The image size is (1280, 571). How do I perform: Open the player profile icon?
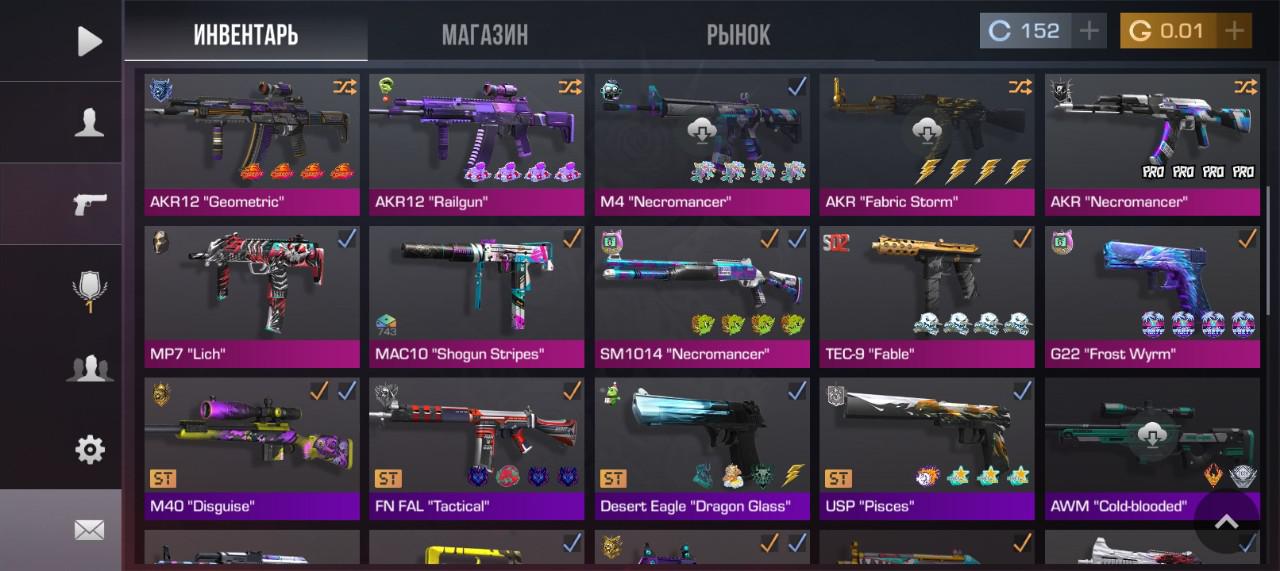pyautogui.click(x=89, y=123)
